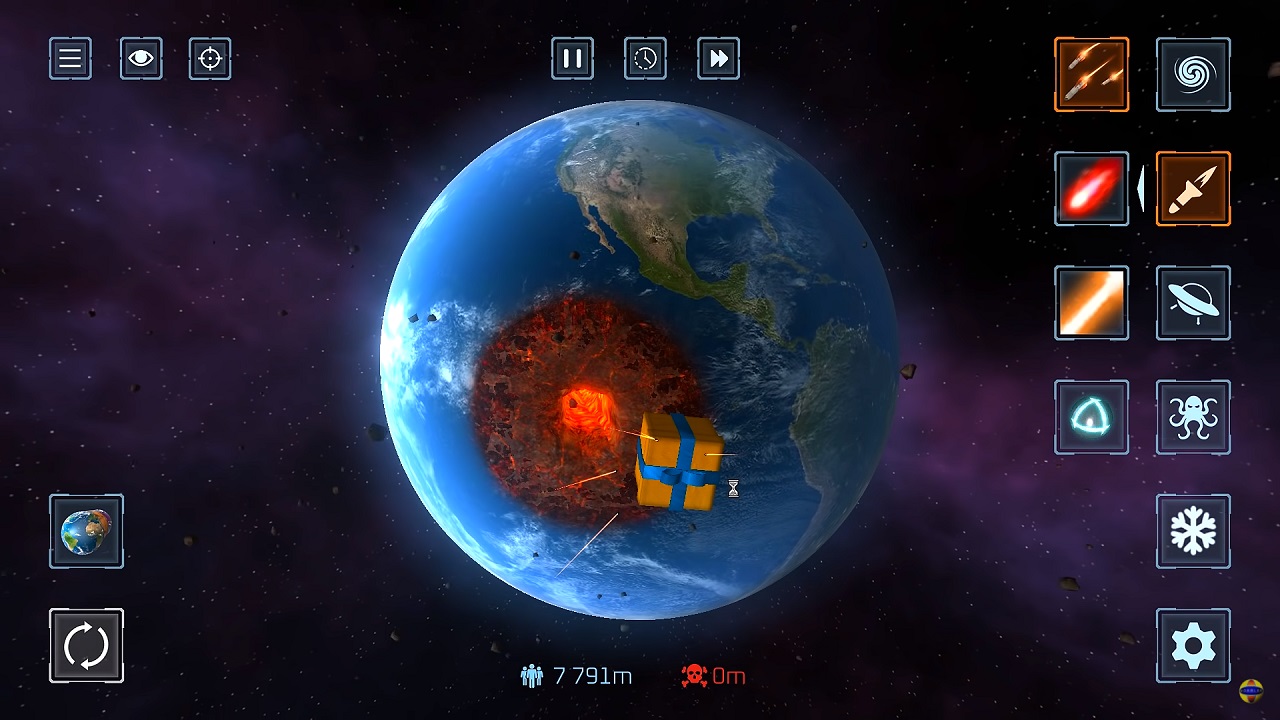Select the multi-missile weapon
Screen dimensions: 1280x720
coord(1091,75)
